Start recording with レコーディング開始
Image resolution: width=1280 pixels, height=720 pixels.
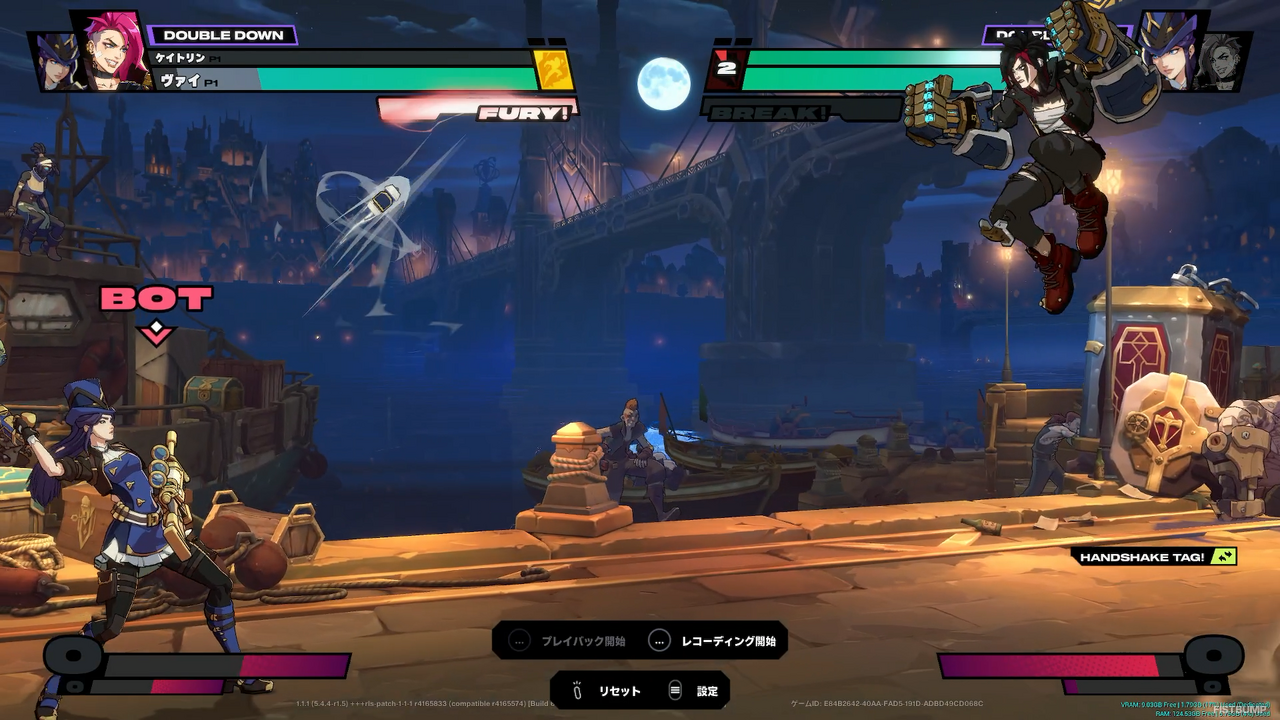pyautogui.click(x=727, y=642)
